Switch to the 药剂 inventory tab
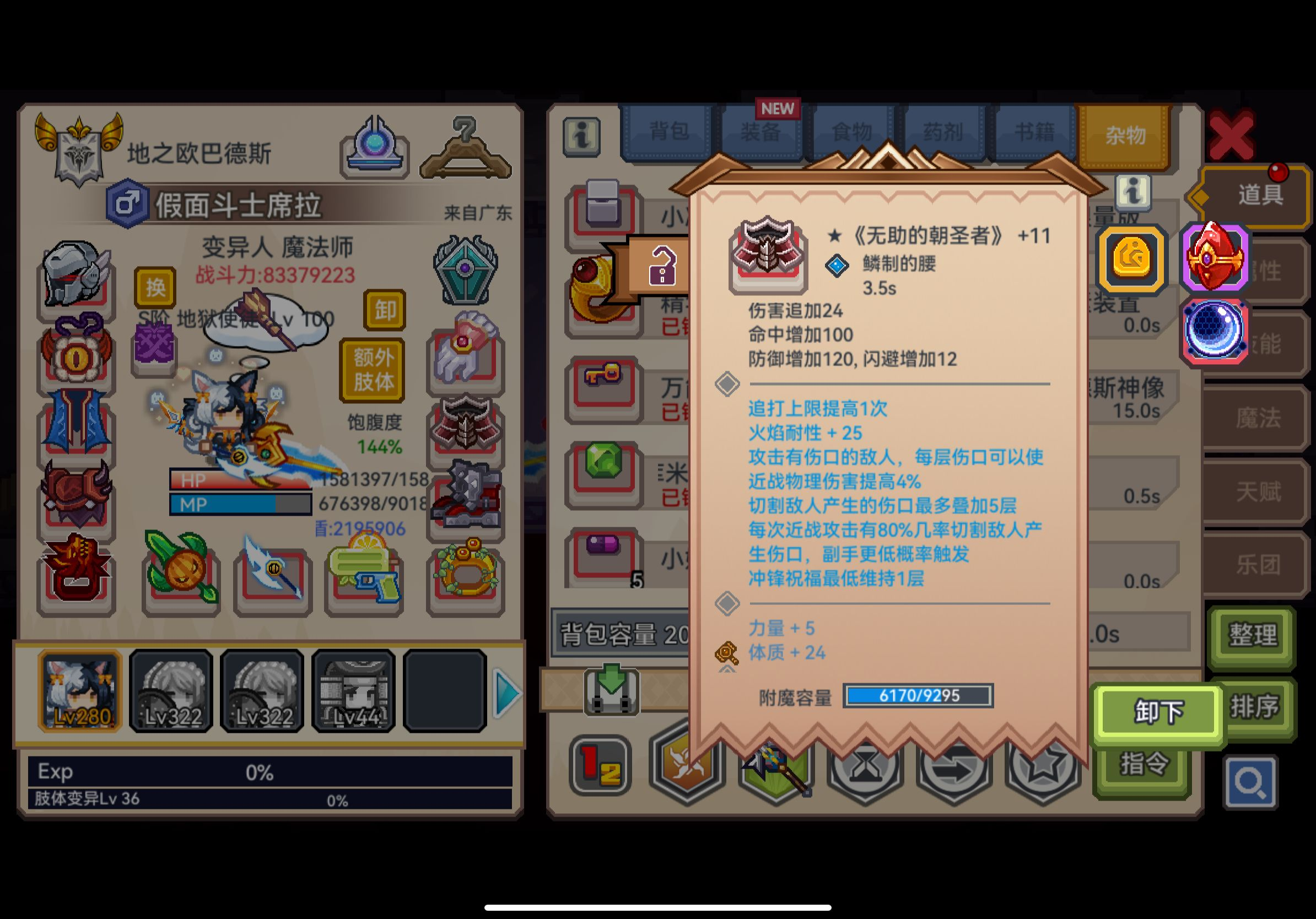1316x919 pixels. (943, 131)
